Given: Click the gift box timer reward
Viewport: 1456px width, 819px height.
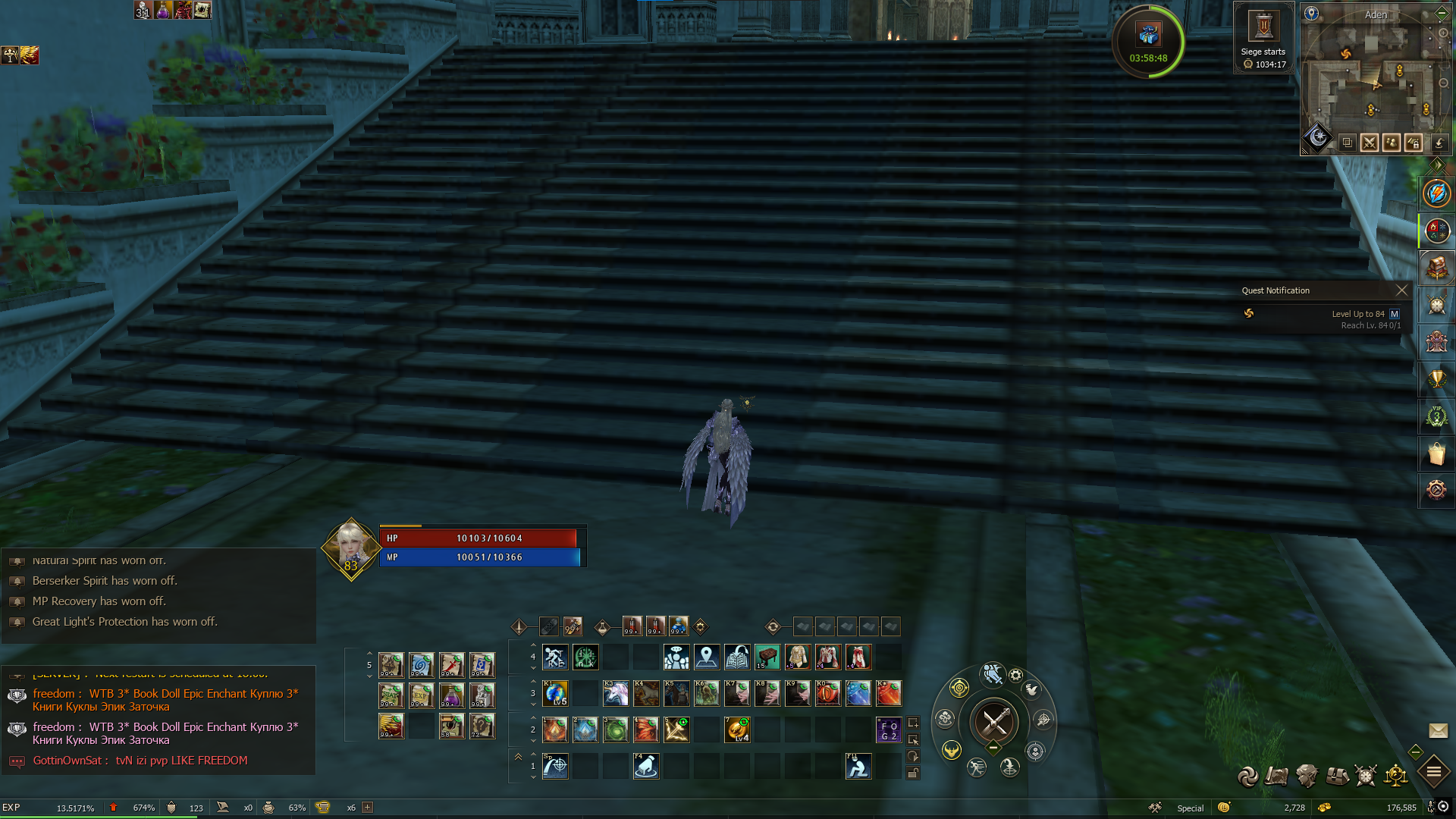Looking at the screenshot, I should pyautogui.click(x=1148, y=35).
